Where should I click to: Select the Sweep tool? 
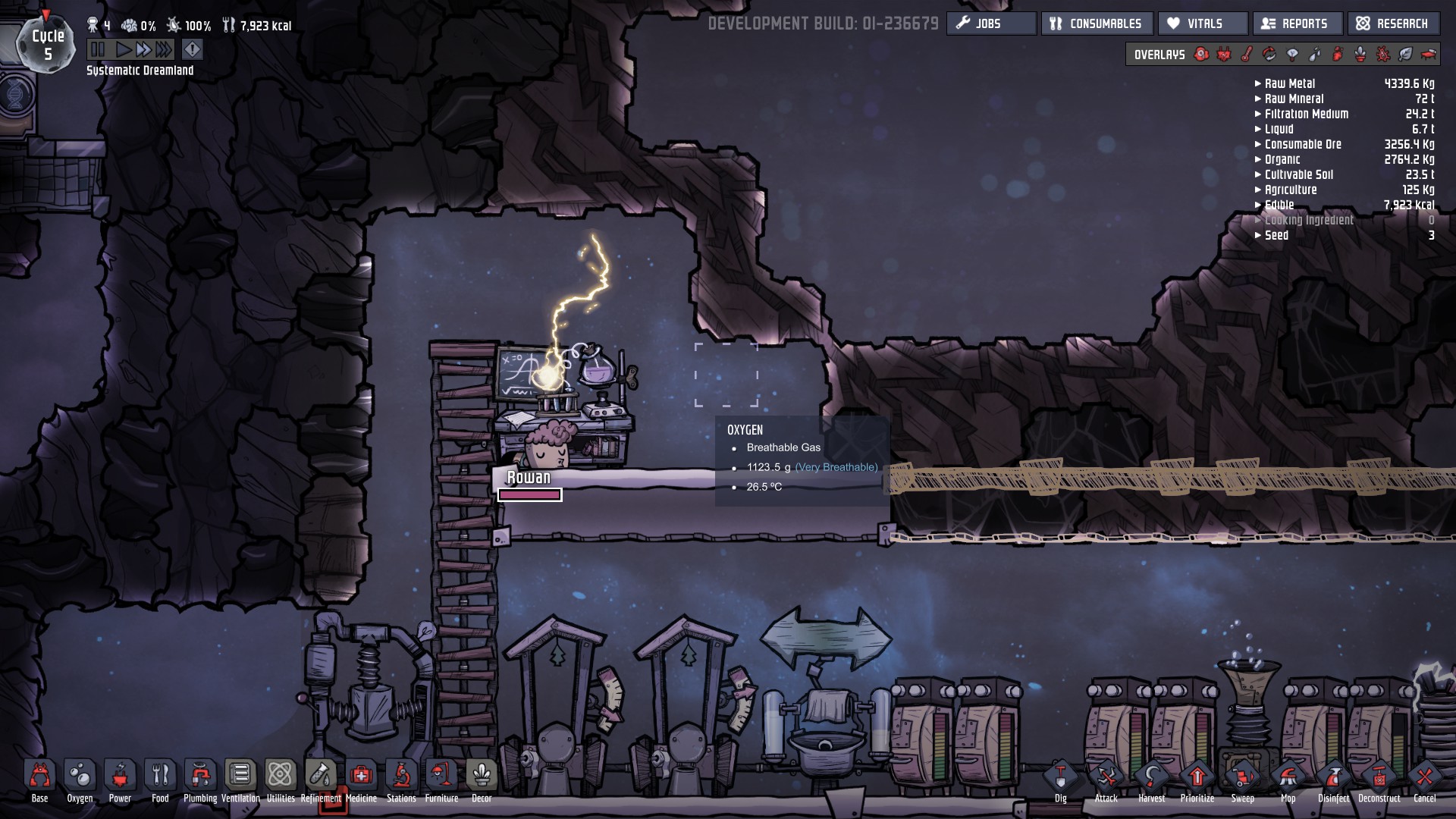point(1242,778)
